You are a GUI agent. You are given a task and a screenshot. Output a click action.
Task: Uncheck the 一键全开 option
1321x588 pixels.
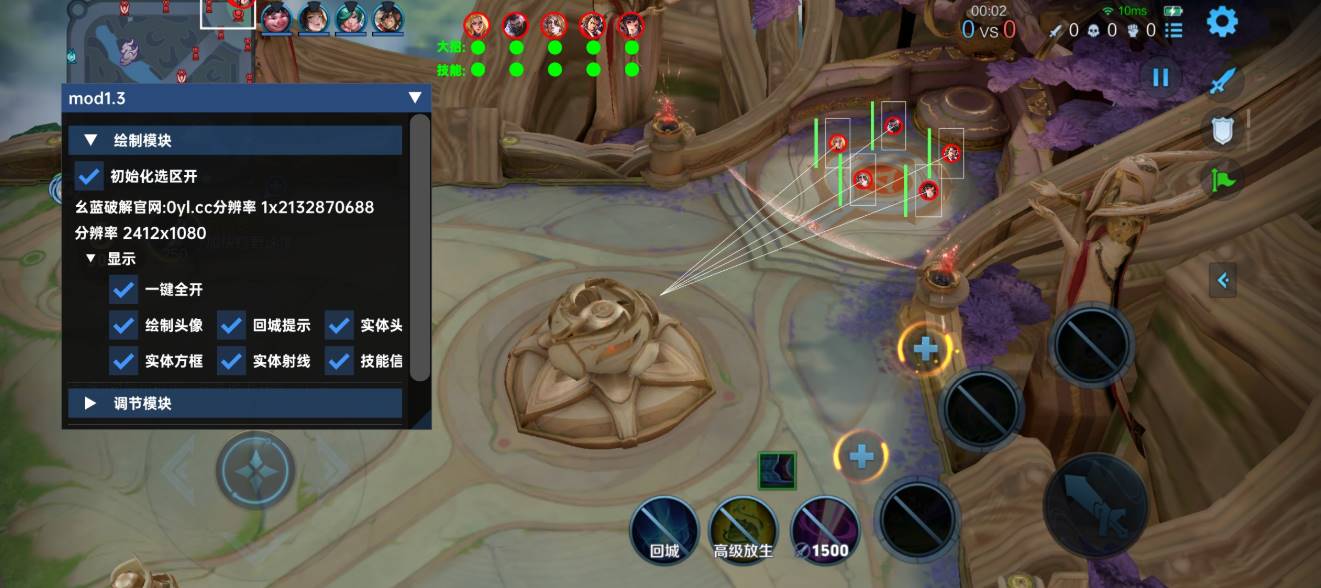click(x=124, y=289)
